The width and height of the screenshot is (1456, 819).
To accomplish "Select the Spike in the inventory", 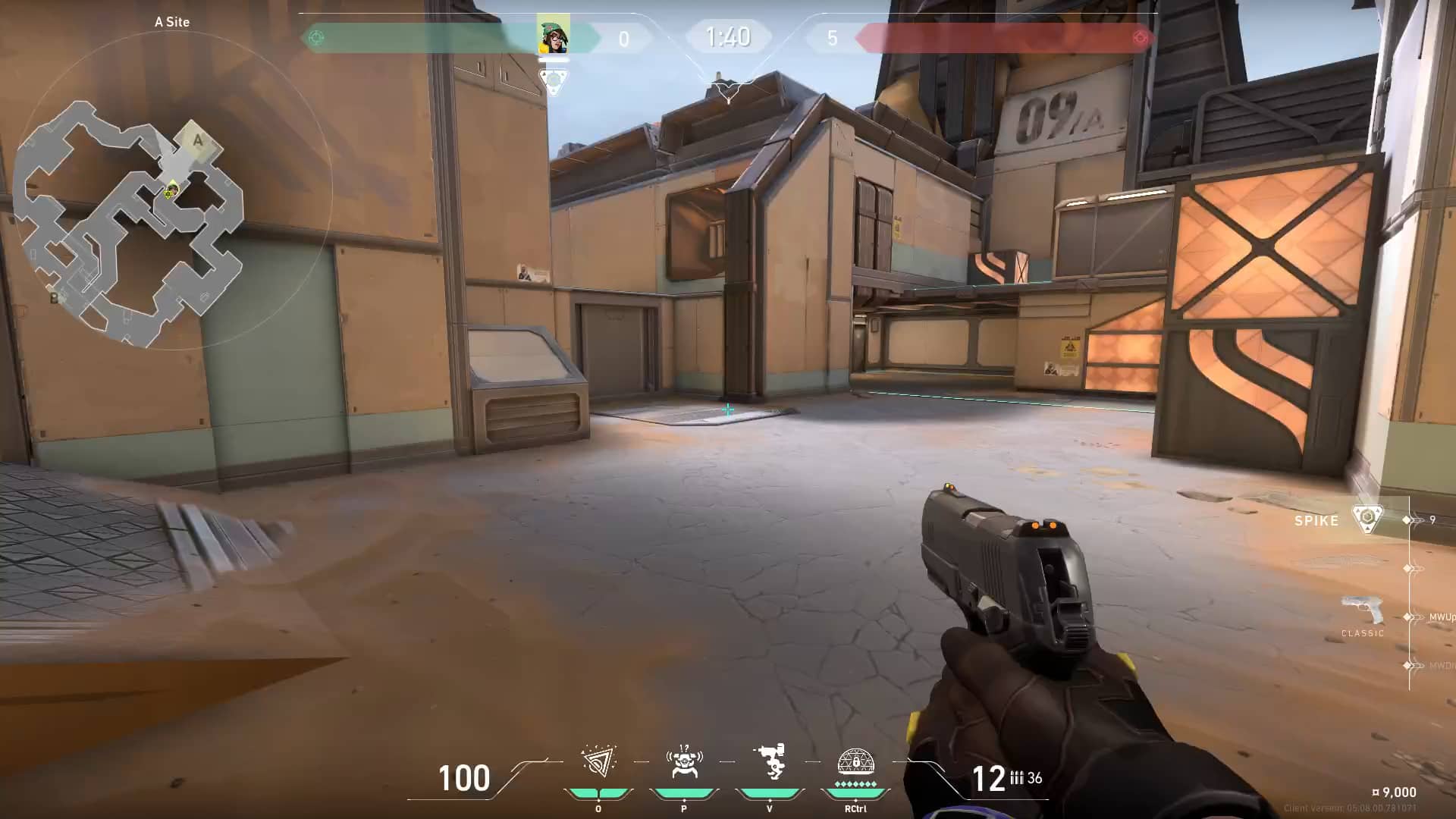I will coord(1367,519).
